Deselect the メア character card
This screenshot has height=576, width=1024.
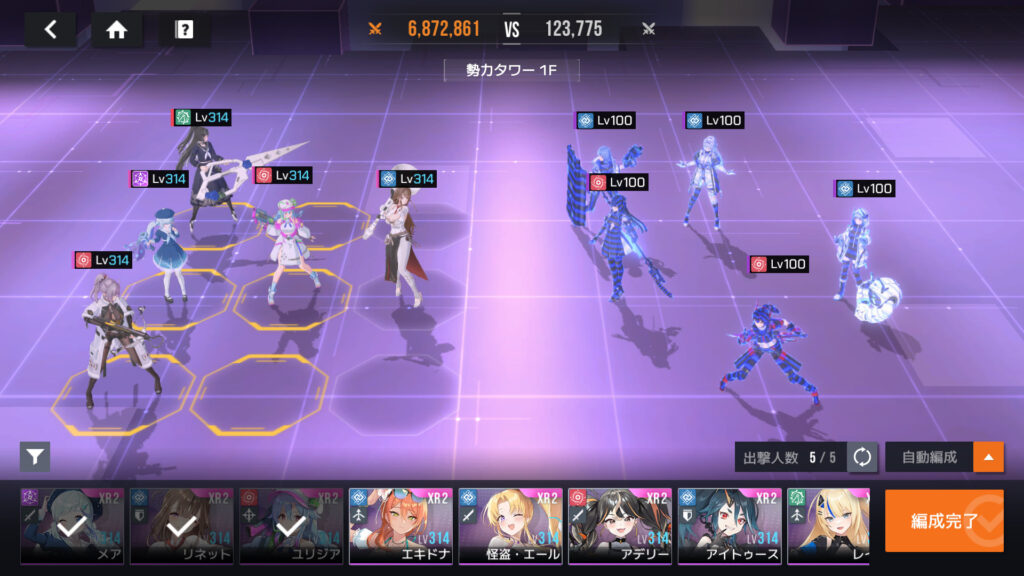coord(72,526)
